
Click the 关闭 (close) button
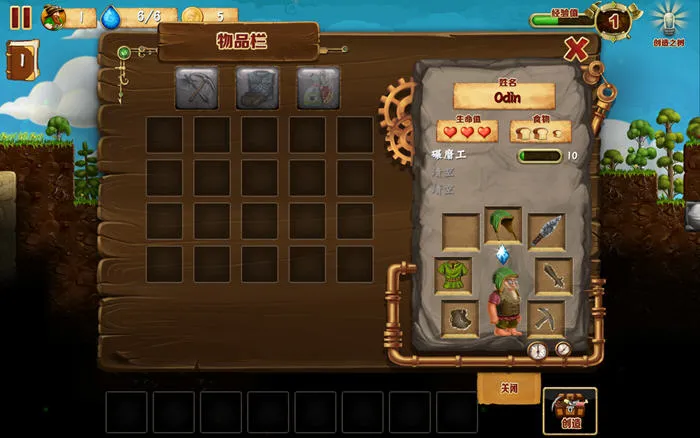509,388
